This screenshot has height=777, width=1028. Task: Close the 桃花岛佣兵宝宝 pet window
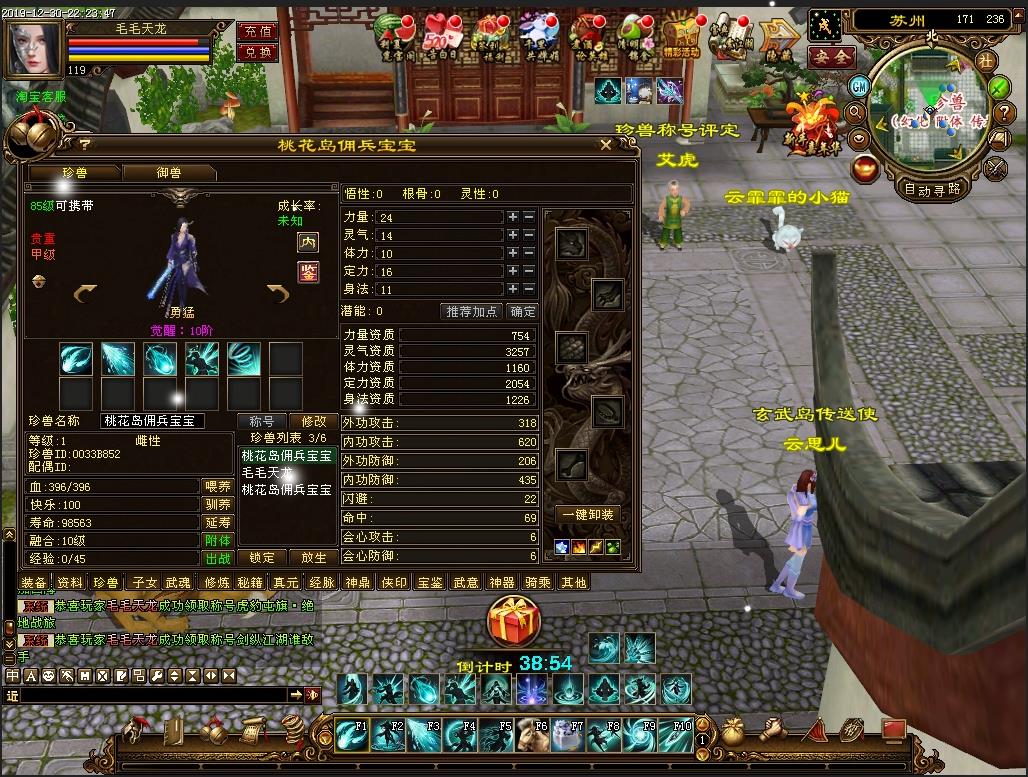point(605,145)
